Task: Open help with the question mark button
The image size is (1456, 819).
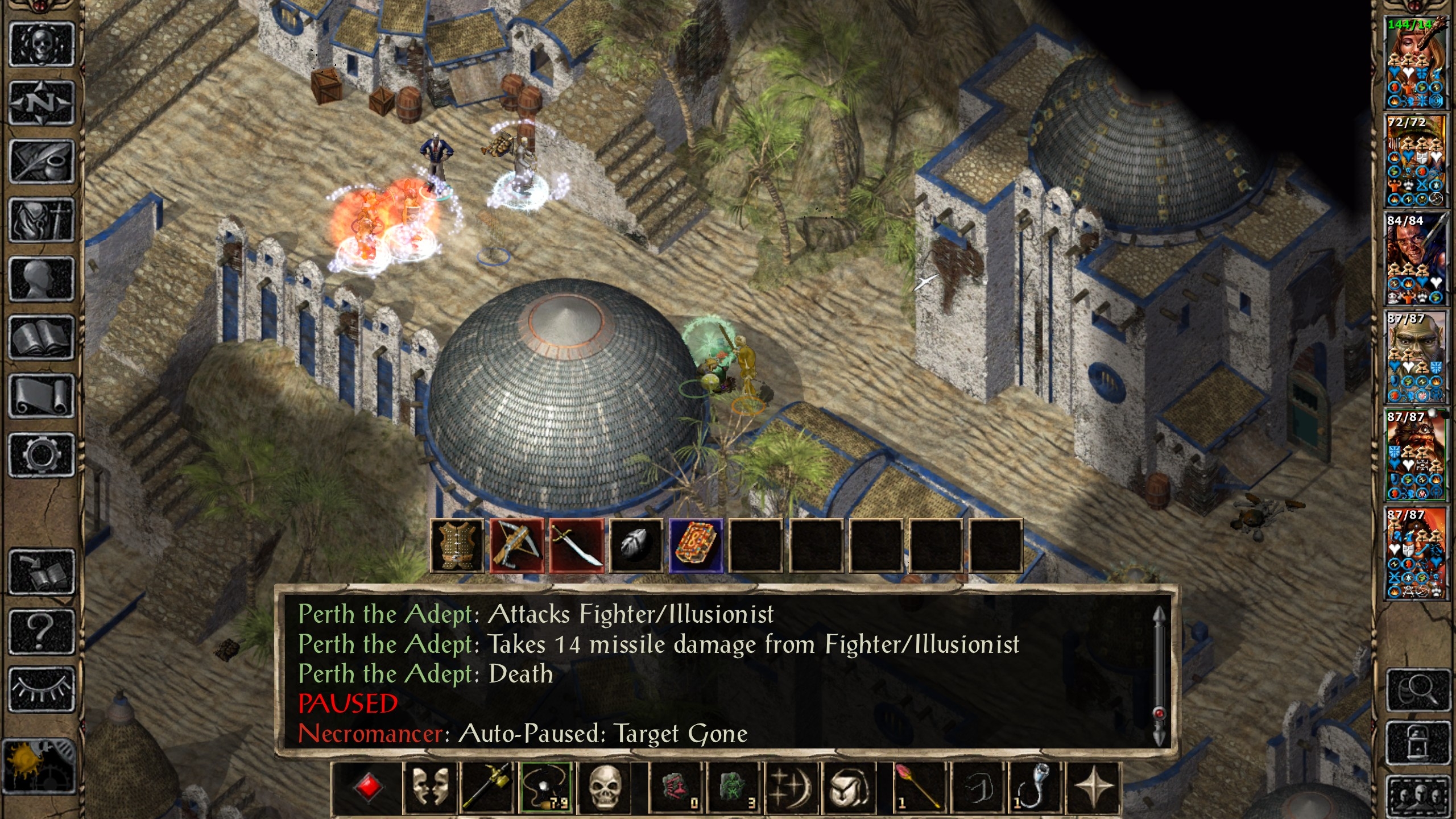Action: click(x=42, y=631)
